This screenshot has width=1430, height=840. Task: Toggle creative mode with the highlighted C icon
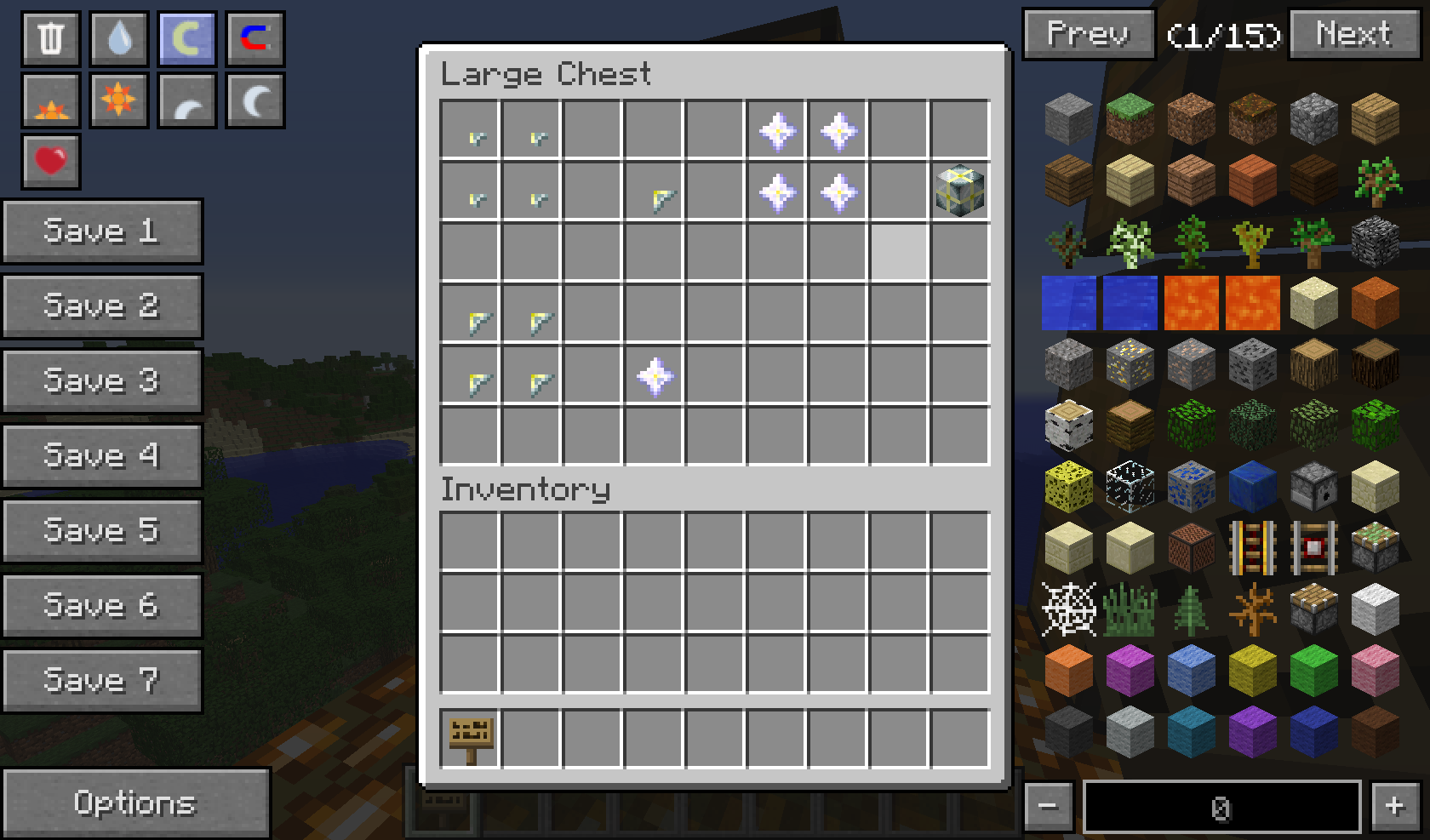(186, 38)
